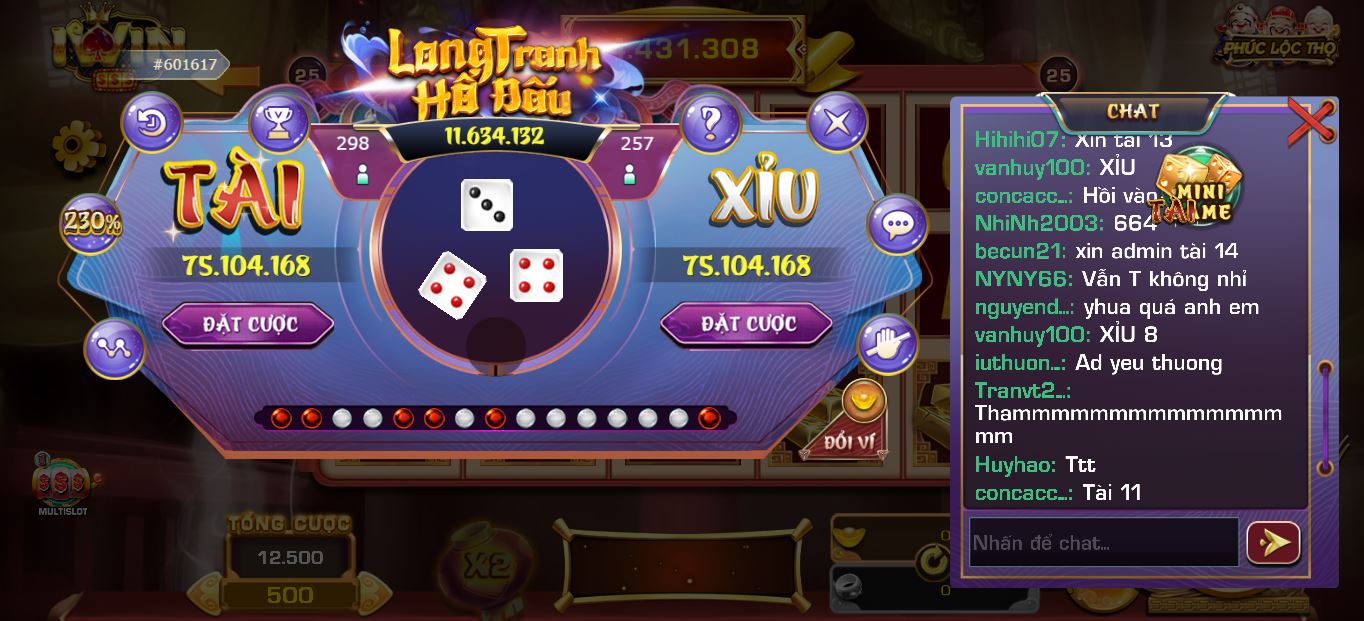Place a bet on Xỉu
Viewport: 1364px width, 621px height.
coord(746,324)
